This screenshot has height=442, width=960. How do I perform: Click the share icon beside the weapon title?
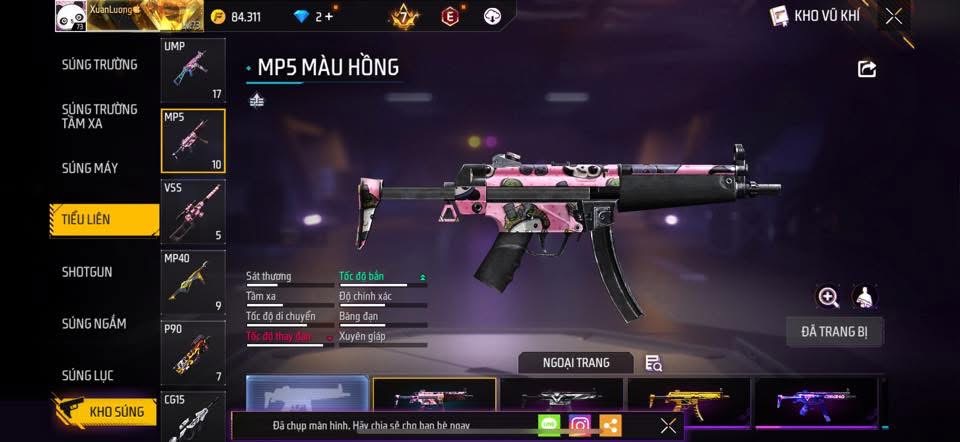[867, 69]
